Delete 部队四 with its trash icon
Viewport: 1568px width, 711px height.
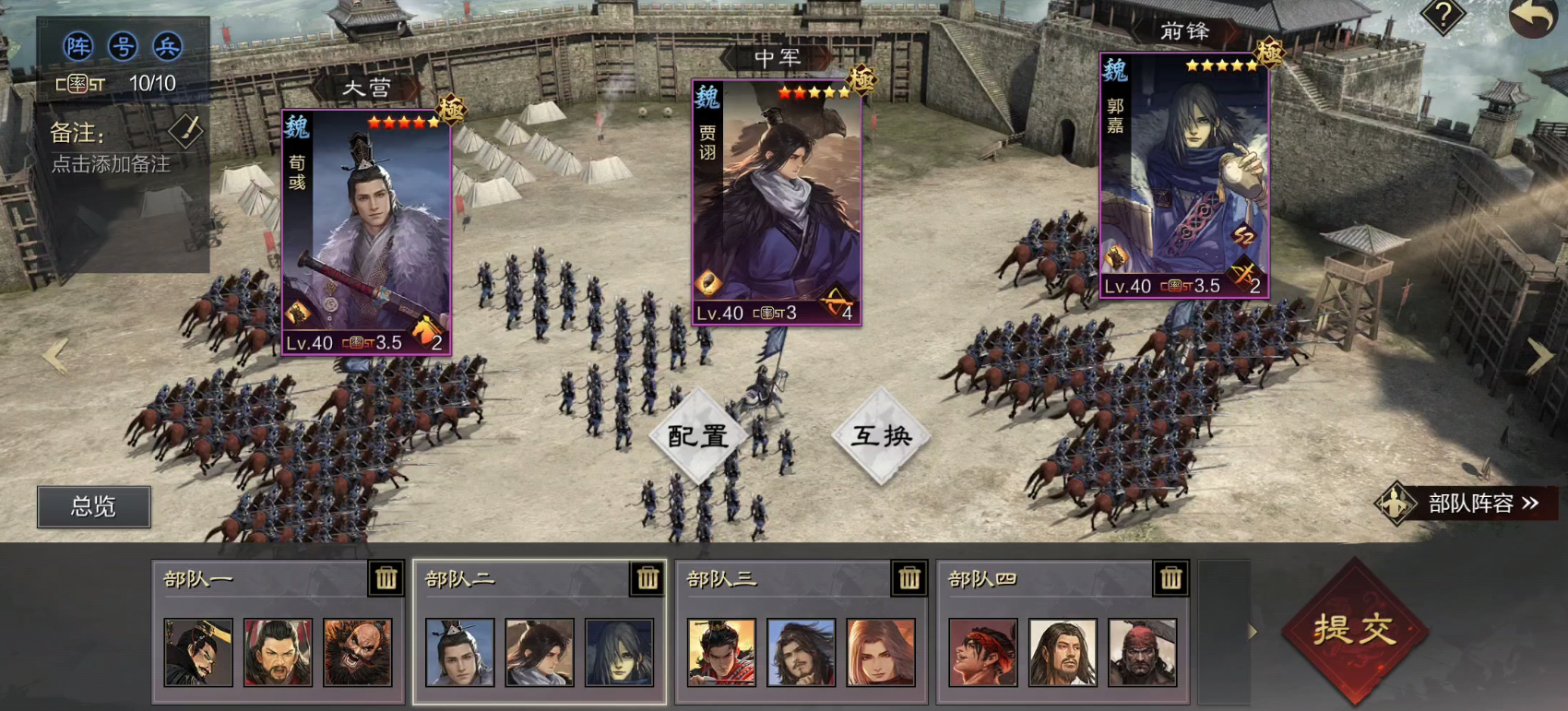[1170, 578]
